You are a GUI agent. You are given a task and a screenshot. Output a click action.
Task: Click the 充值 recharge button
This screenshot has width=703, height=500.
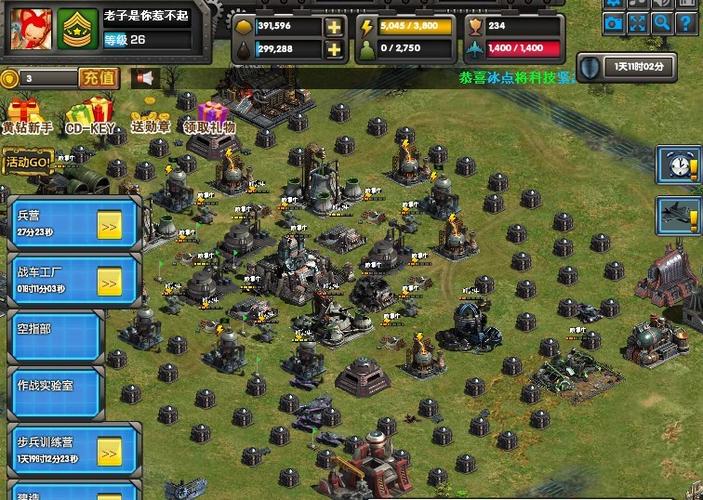98,77
